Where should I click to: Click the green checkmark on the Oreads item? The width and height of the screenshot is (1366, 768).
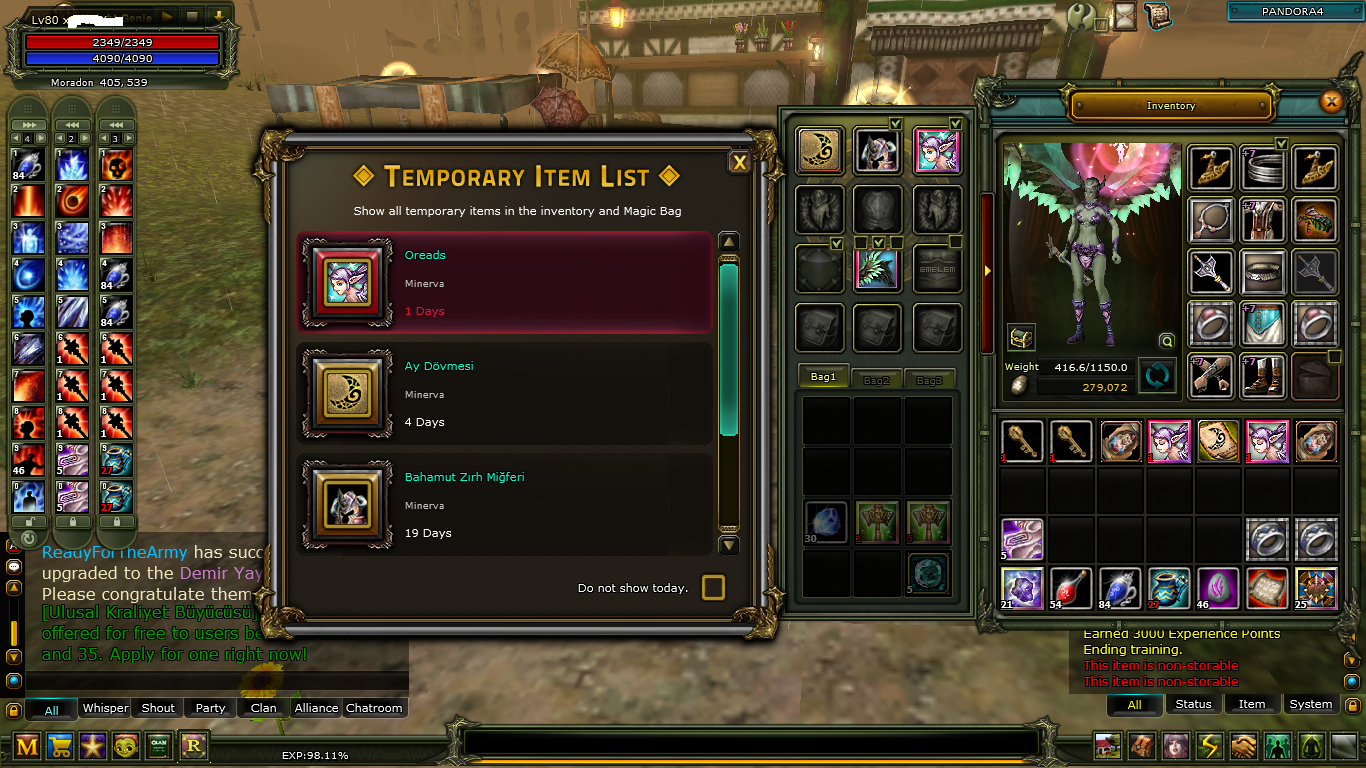pos(956,124)
